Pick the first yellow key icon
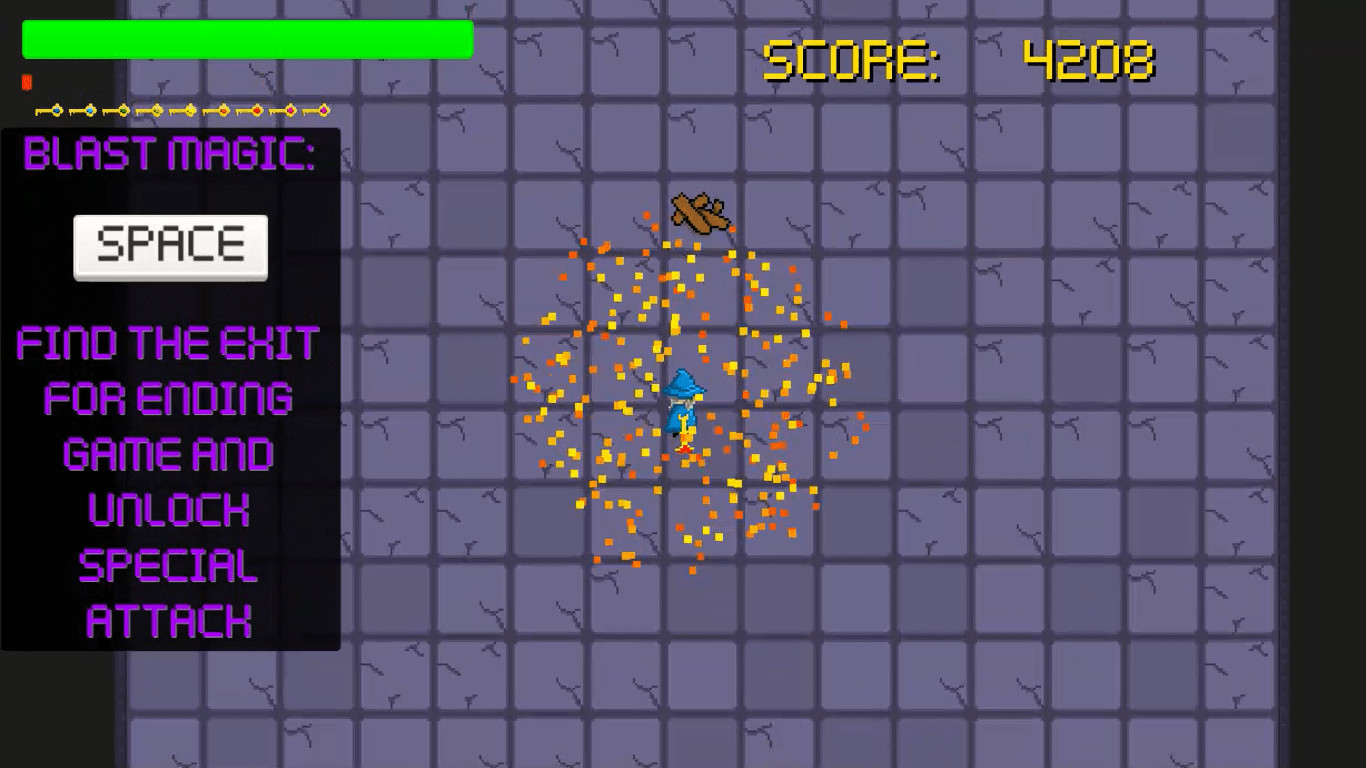Image resolution: width=1366 pixels, height=768 pixels. pyautogui.click(x=157, y=110)
